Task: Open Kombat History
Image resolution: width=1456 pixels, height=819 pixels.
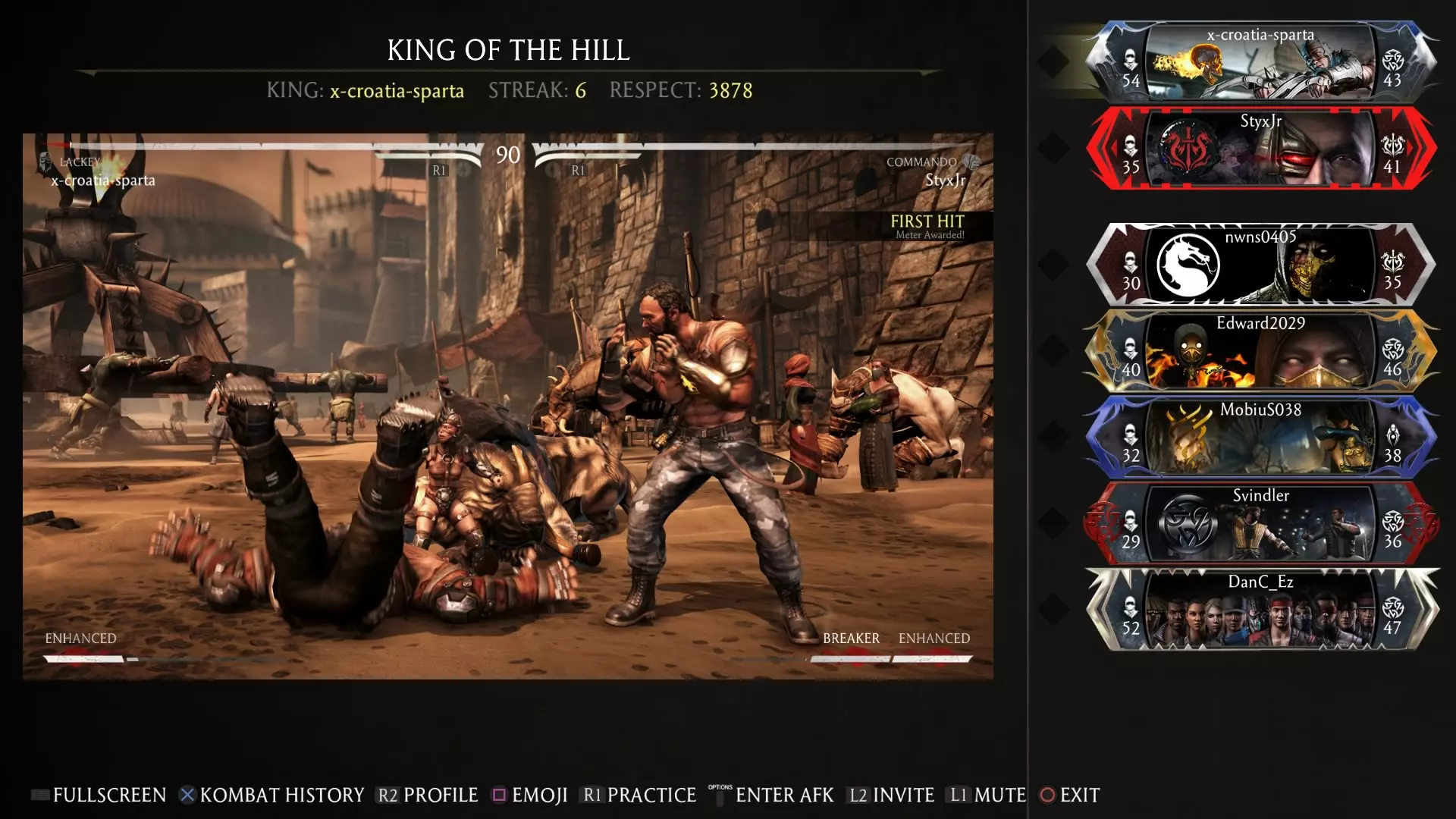Action: click(271, 795)
